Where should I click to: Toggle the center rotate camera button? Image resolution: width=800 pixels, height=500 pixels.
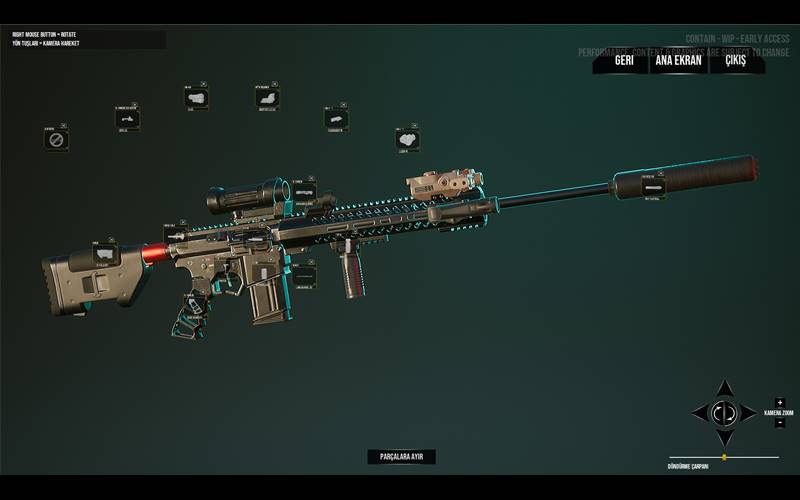tap(725, 412)
